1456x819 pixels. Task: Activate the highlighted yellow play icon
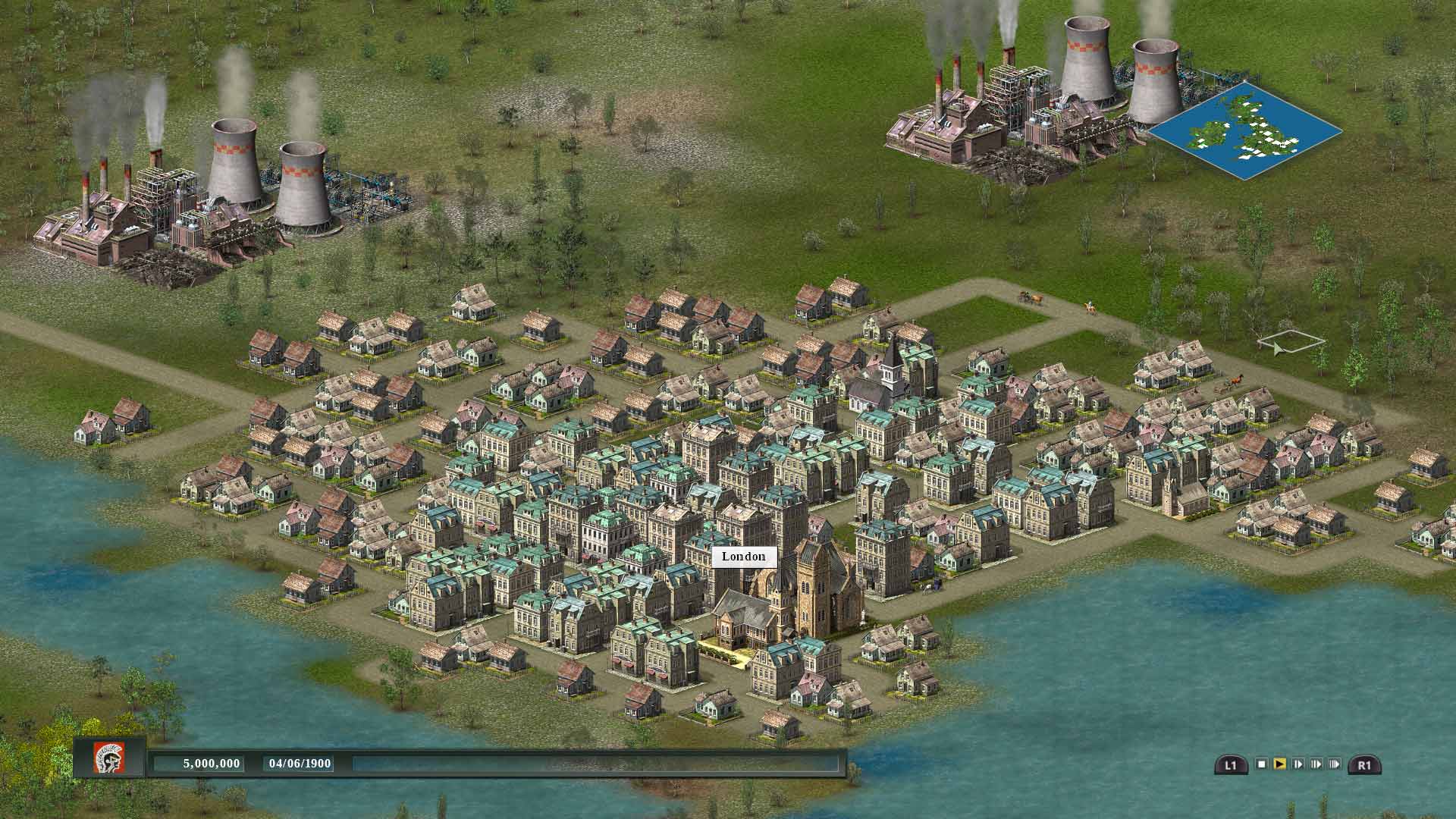(1280, 764)
